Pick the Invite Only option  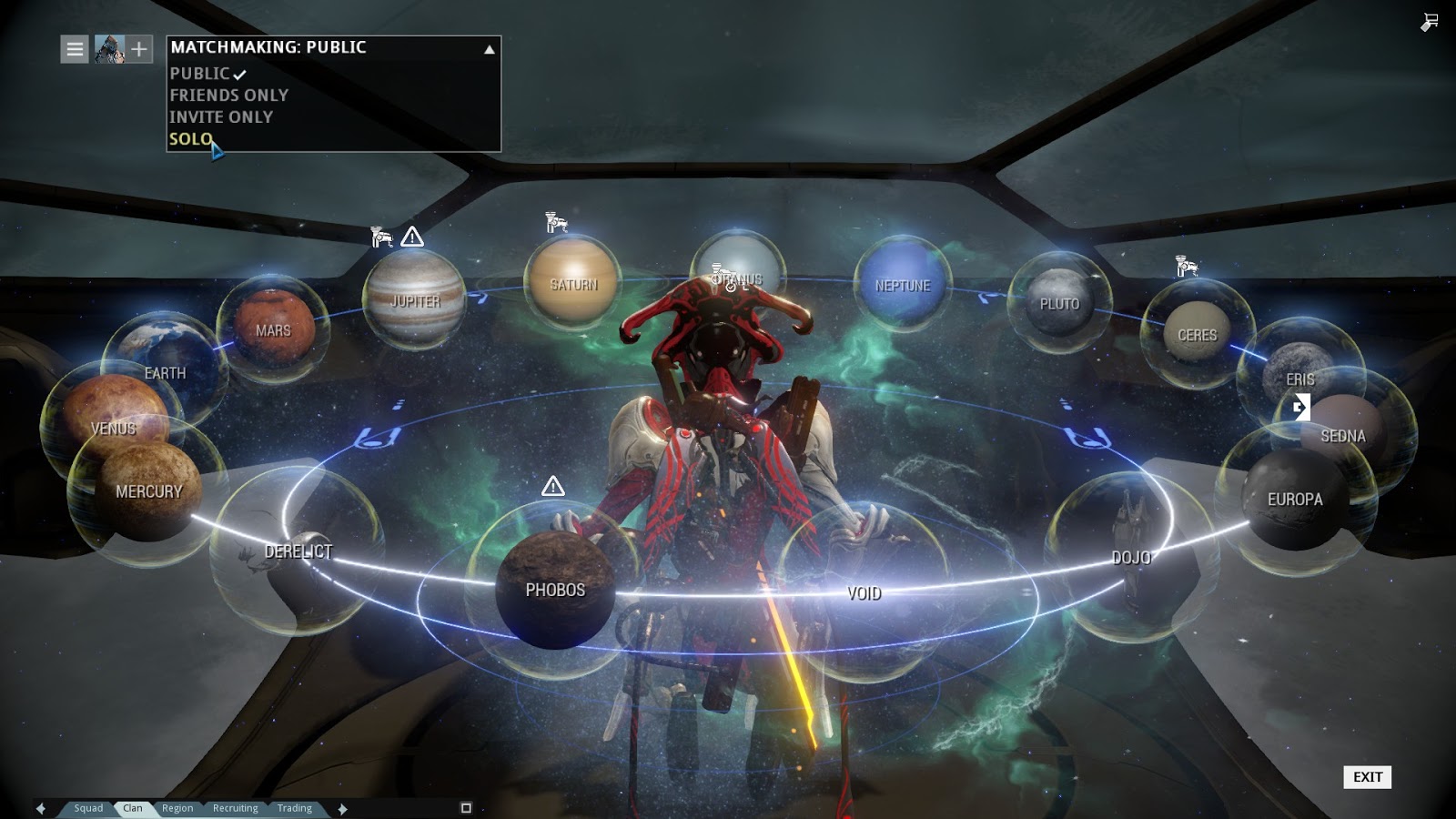(x=221, y=117)
